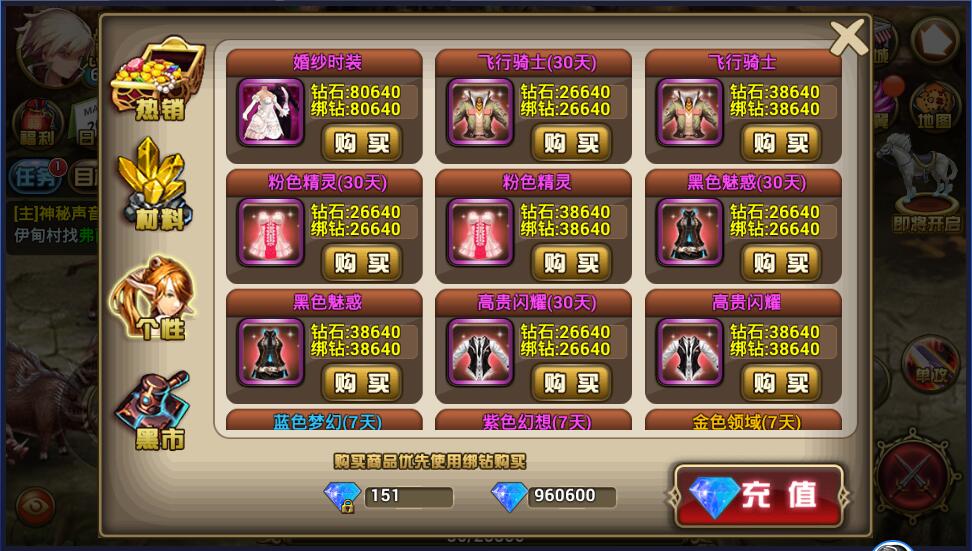Select the 紫色幻想(7天) item entry
The height and width of the screenshot is (551, 972).
tap(537, 421)
